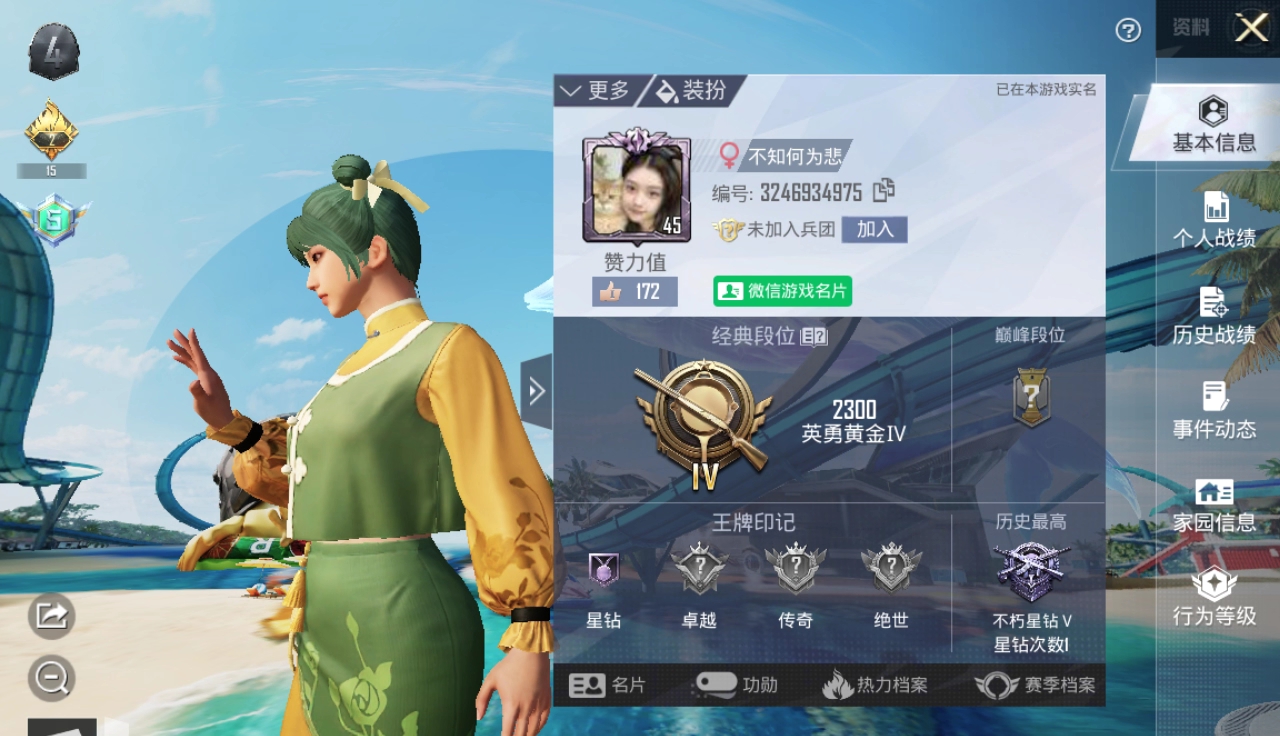Show the 事件动态 tab
Screen dimensions: 1280x736
pyautogui.click(x=1214, y=411)
